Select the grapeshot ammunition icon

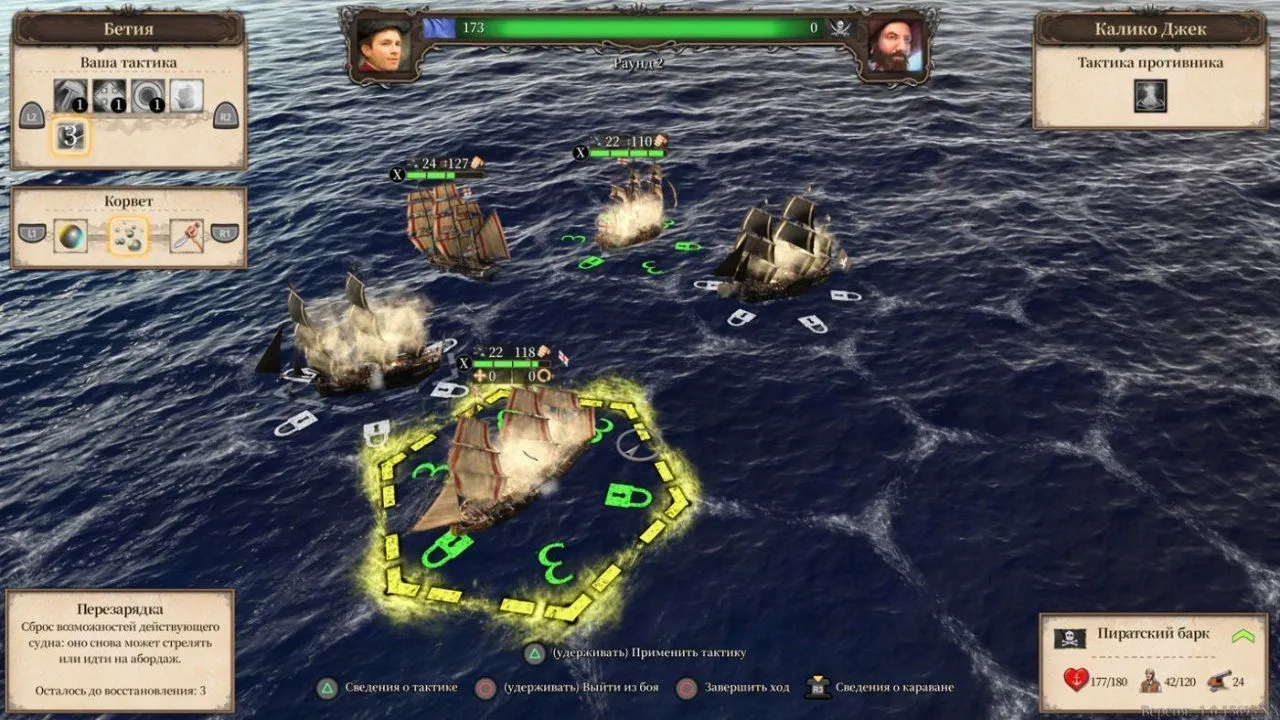[129, 235]
